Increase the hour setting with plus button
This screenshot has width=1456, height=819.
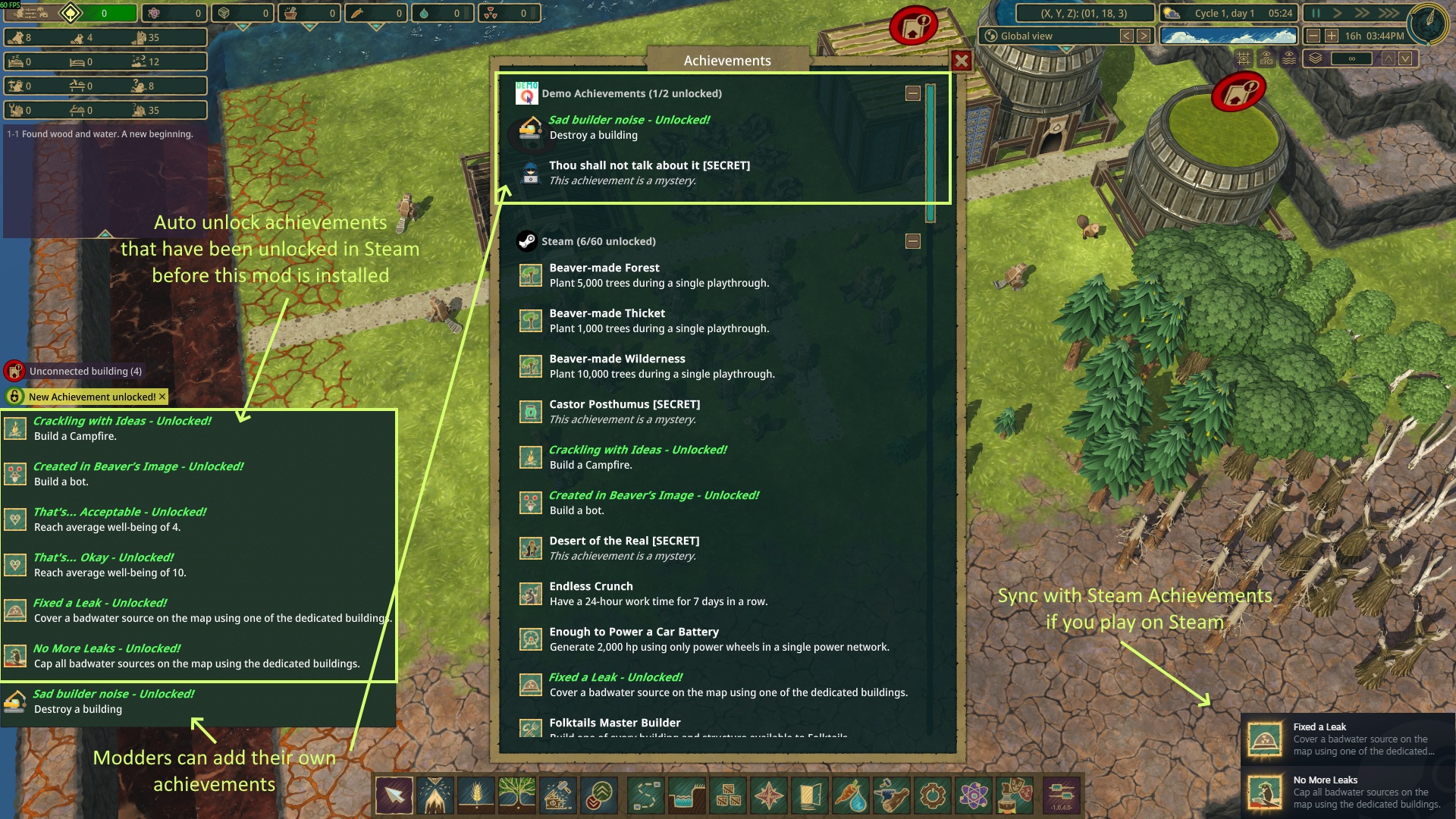[x=1331, y=36]
